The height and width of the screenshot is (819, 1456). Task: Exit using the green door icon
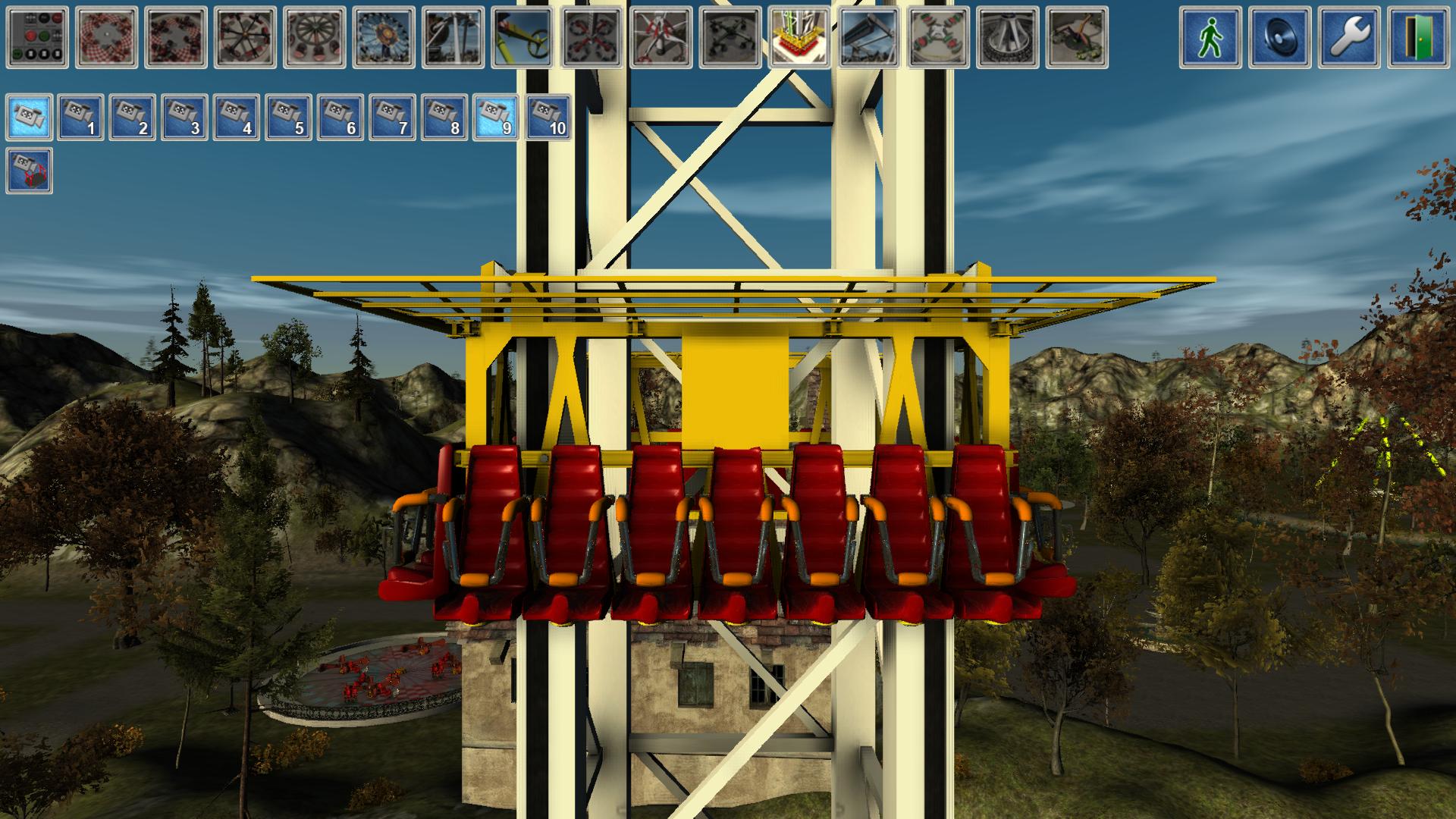tap(1418, 37)
